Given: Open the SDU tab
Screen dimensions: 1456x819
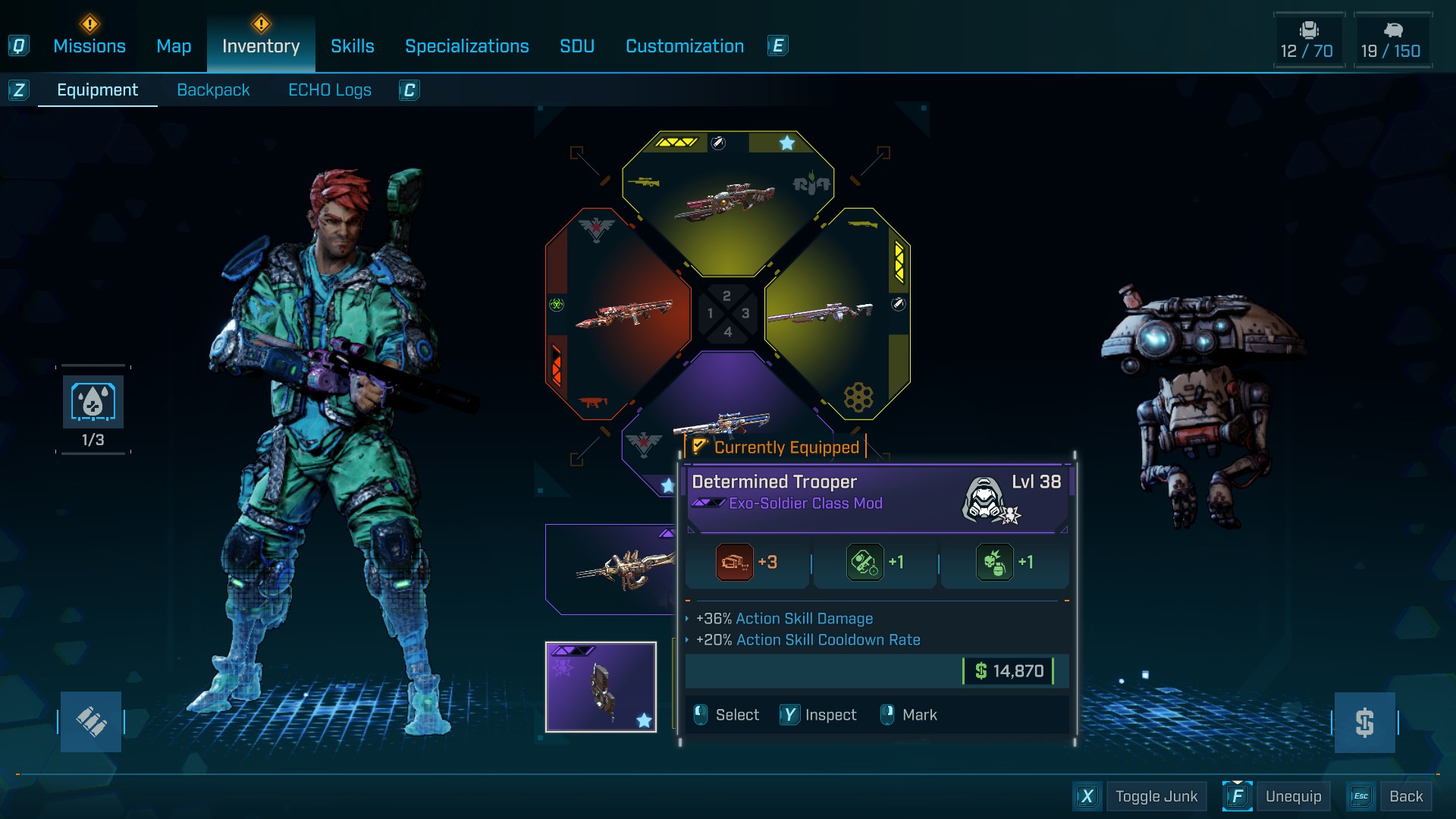Looking at the screenshot, I should click(577, 46).
